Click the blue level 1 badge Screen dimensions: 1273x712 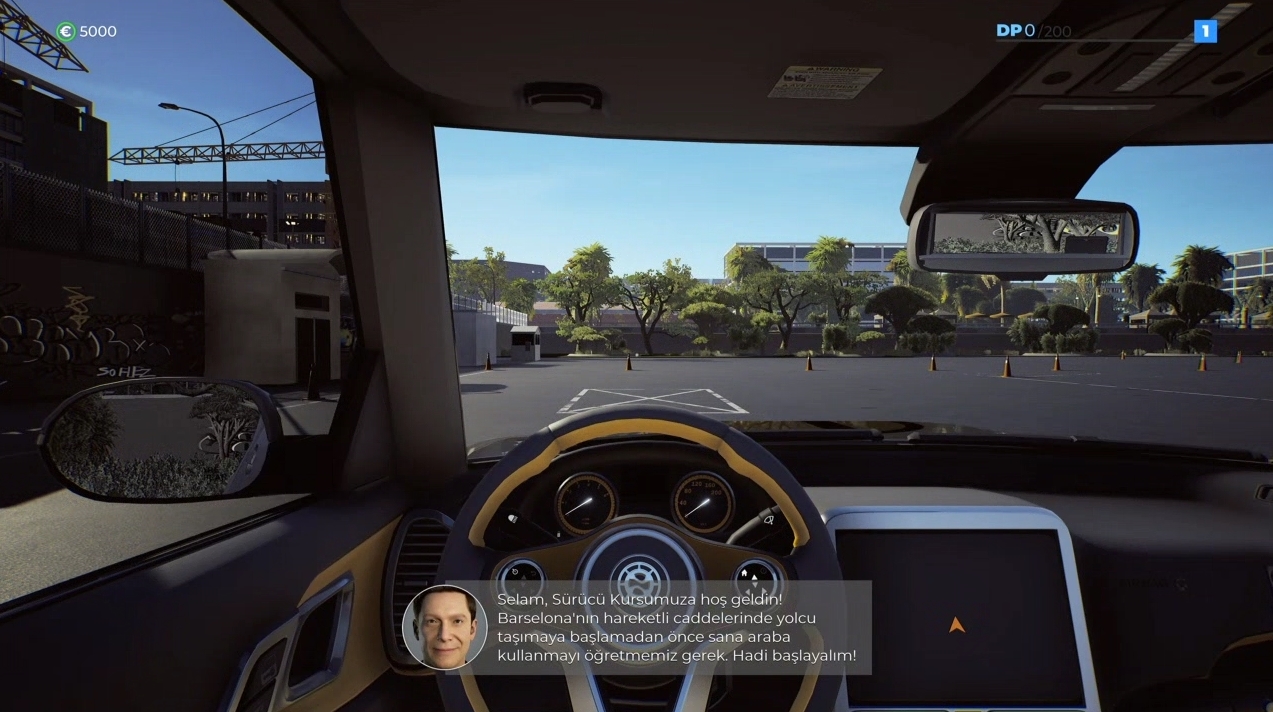pyautogui.click(x=1205, y=31)
